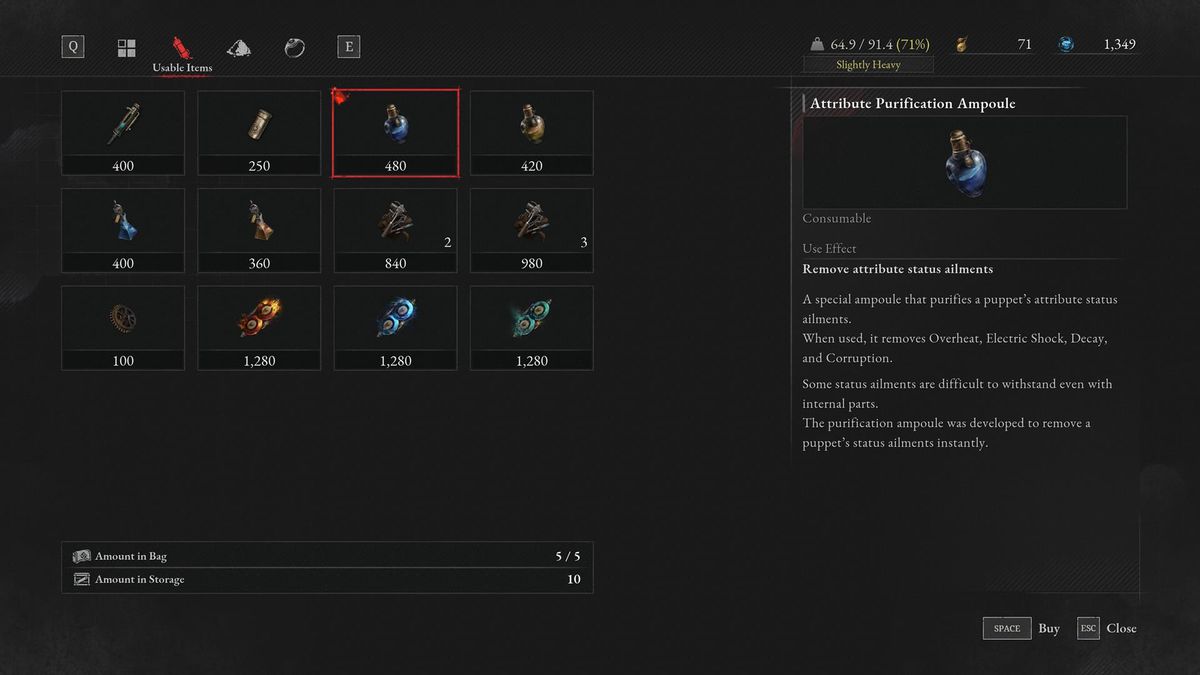This screenshot has height=675, width=1200.
Task: Open the ring accessories tab
Action: [x=294, y=47]
